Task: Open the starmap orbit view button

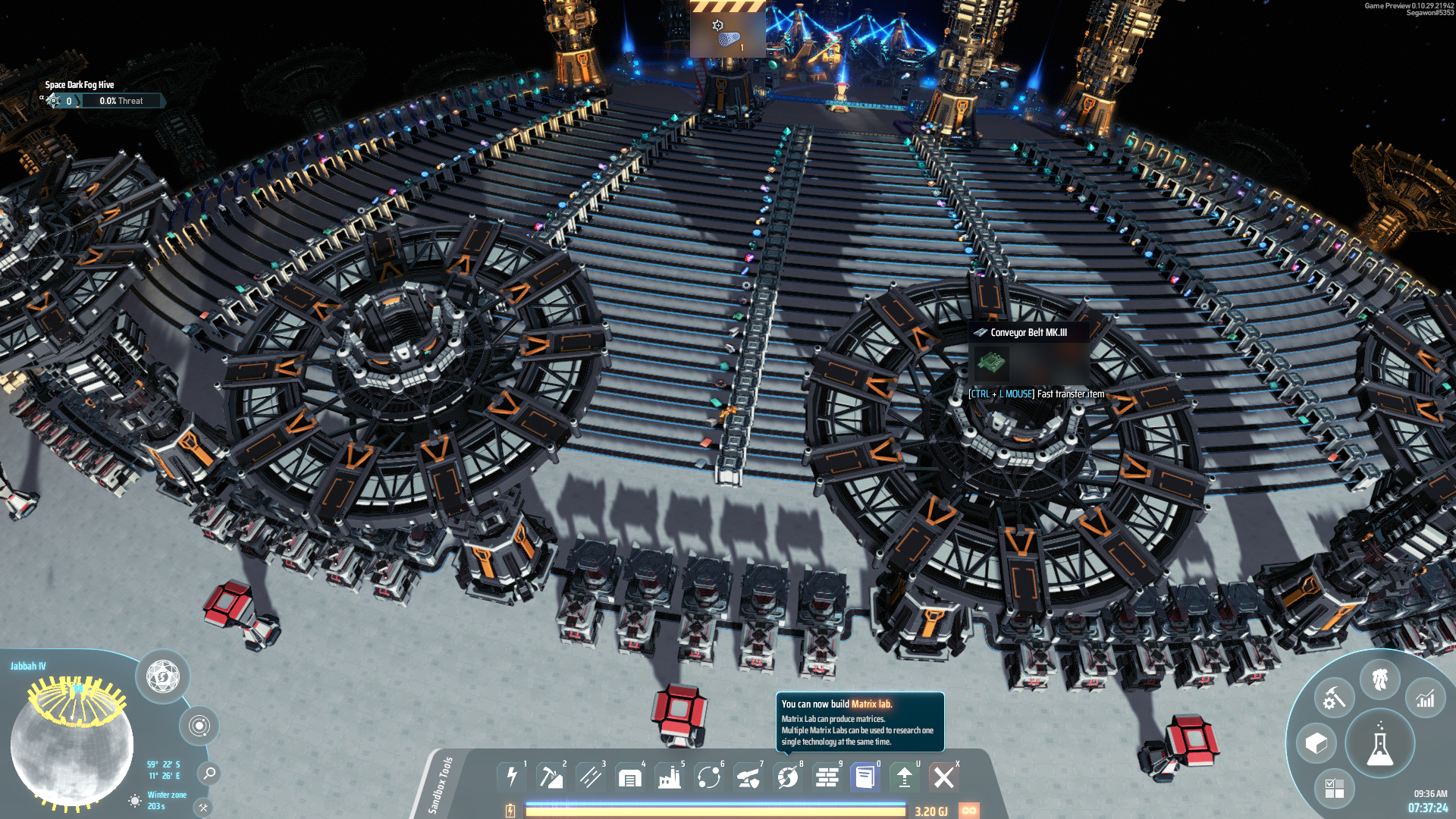Action: tap(199, 726)
